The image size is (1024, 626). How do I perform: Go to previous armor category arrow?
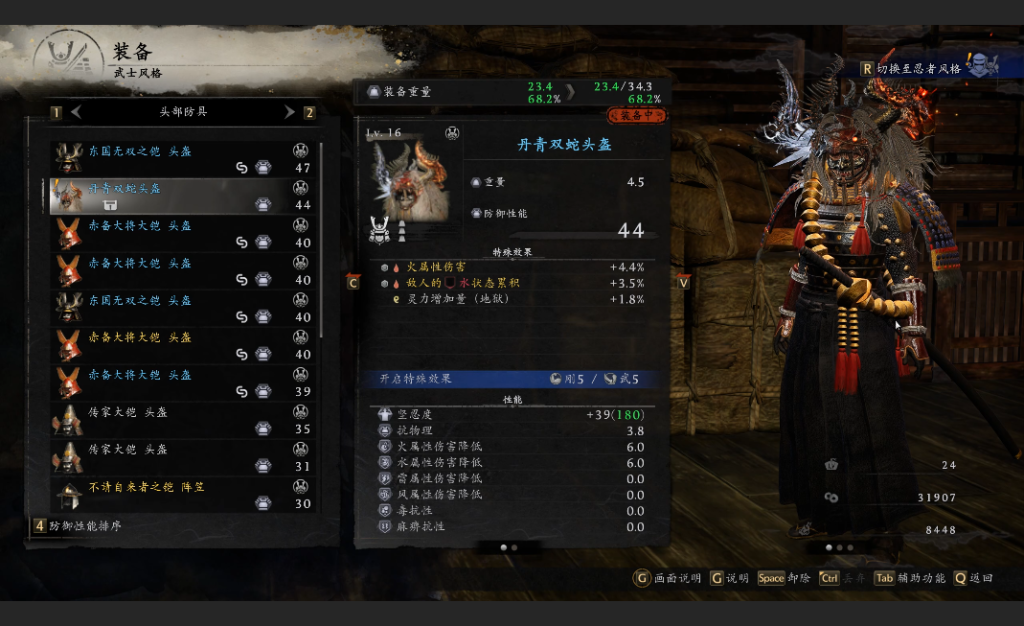click(x=76, y=112)
